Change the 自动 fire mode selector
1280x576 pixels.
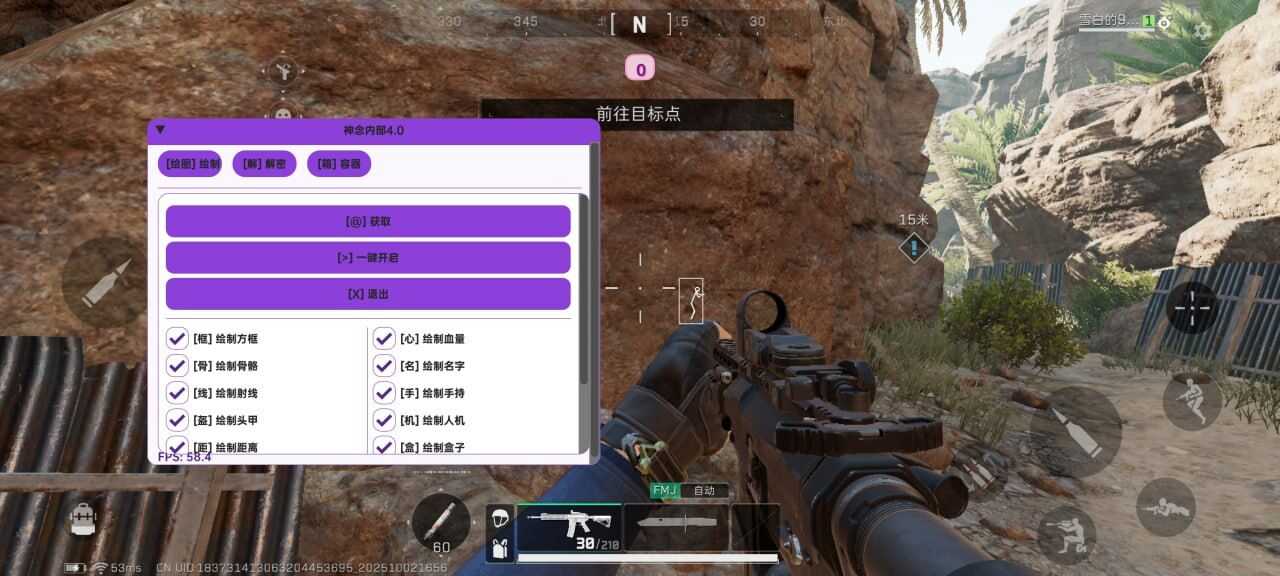click(x=704, y=491)
